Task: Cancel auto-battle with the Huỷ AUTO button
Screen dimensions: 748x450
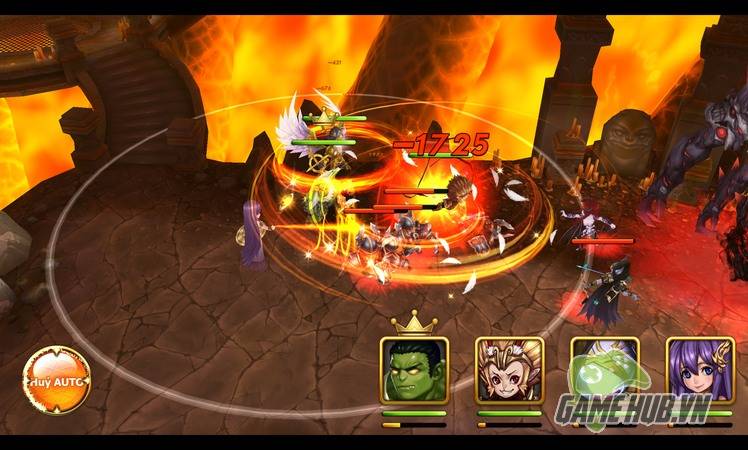Action: click(56, 379)
